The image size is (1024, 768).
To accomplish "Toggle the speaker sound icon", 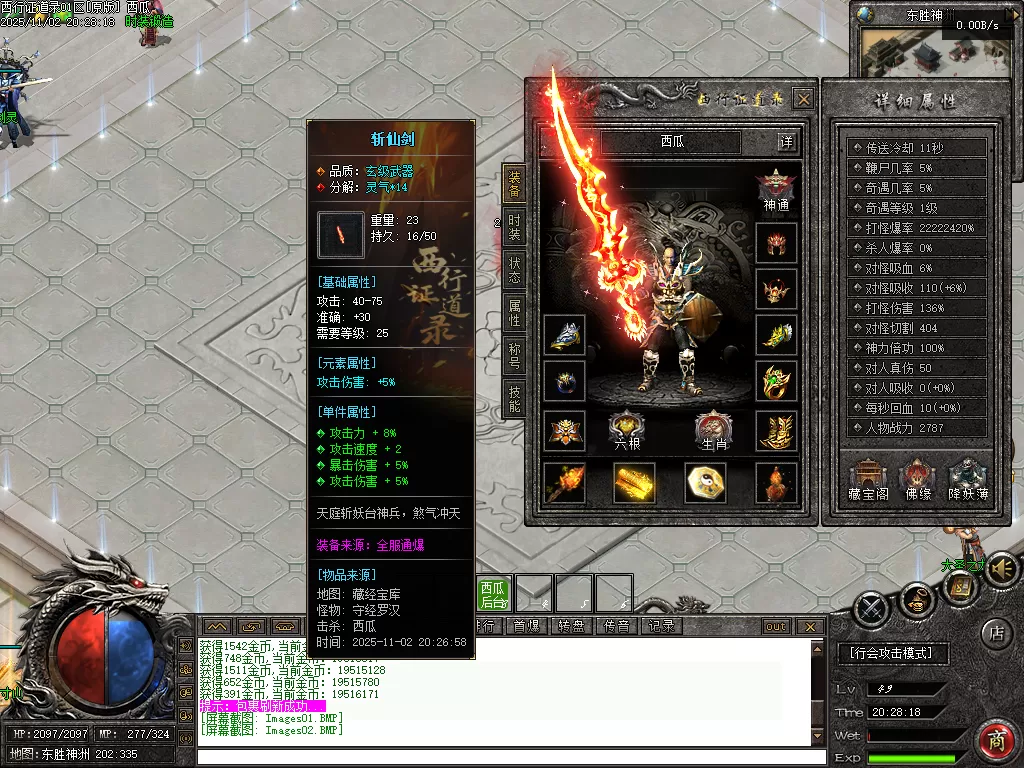I will [x=1002, y=568].
